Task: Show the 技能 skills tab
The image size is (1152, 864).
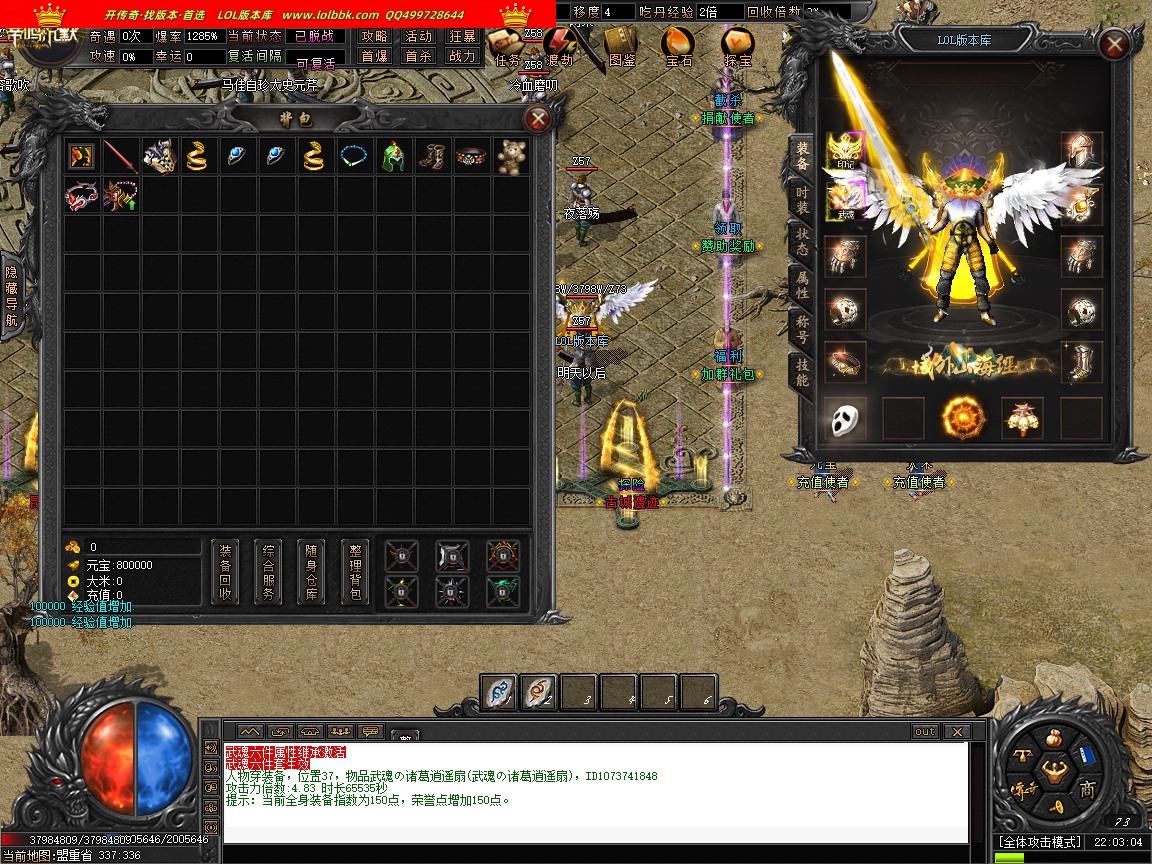Action: tap(802, 371)
